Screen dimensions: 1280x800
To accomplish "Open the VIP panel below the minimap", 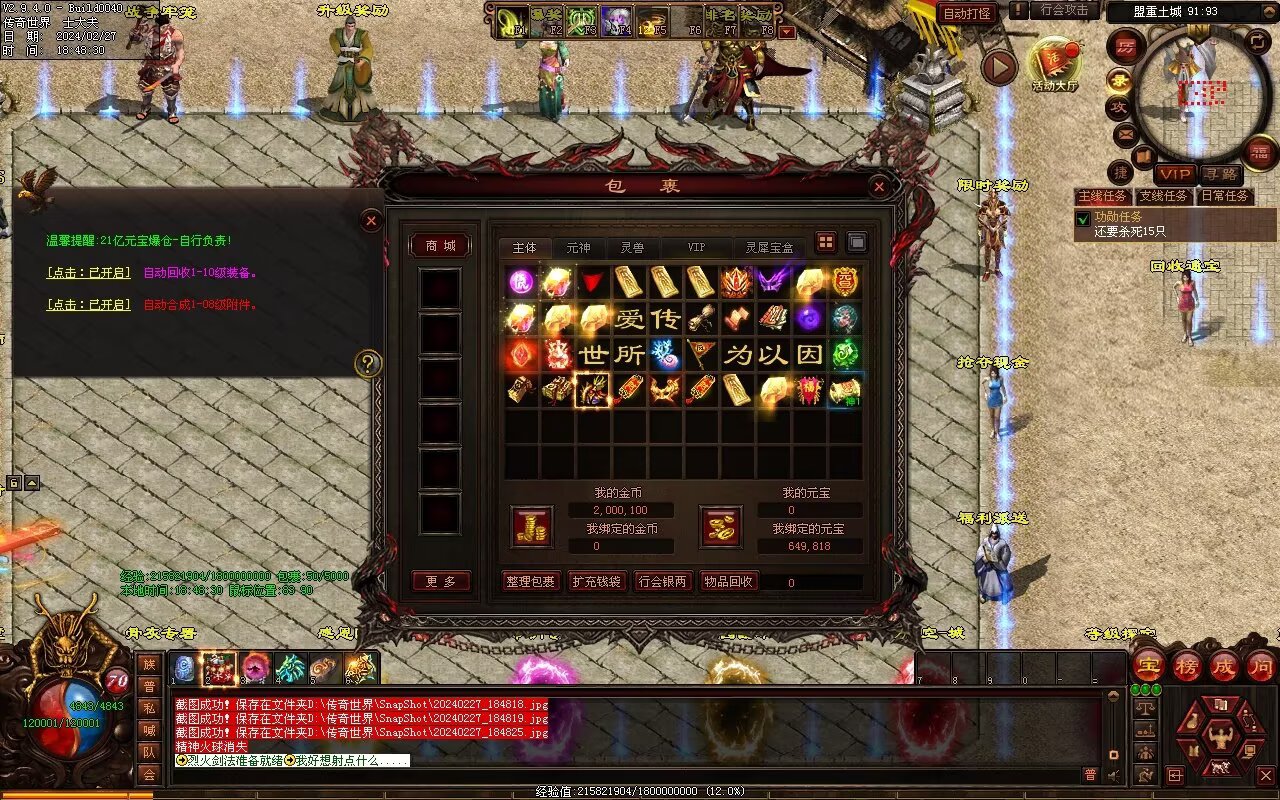I will coord(1174,174).
